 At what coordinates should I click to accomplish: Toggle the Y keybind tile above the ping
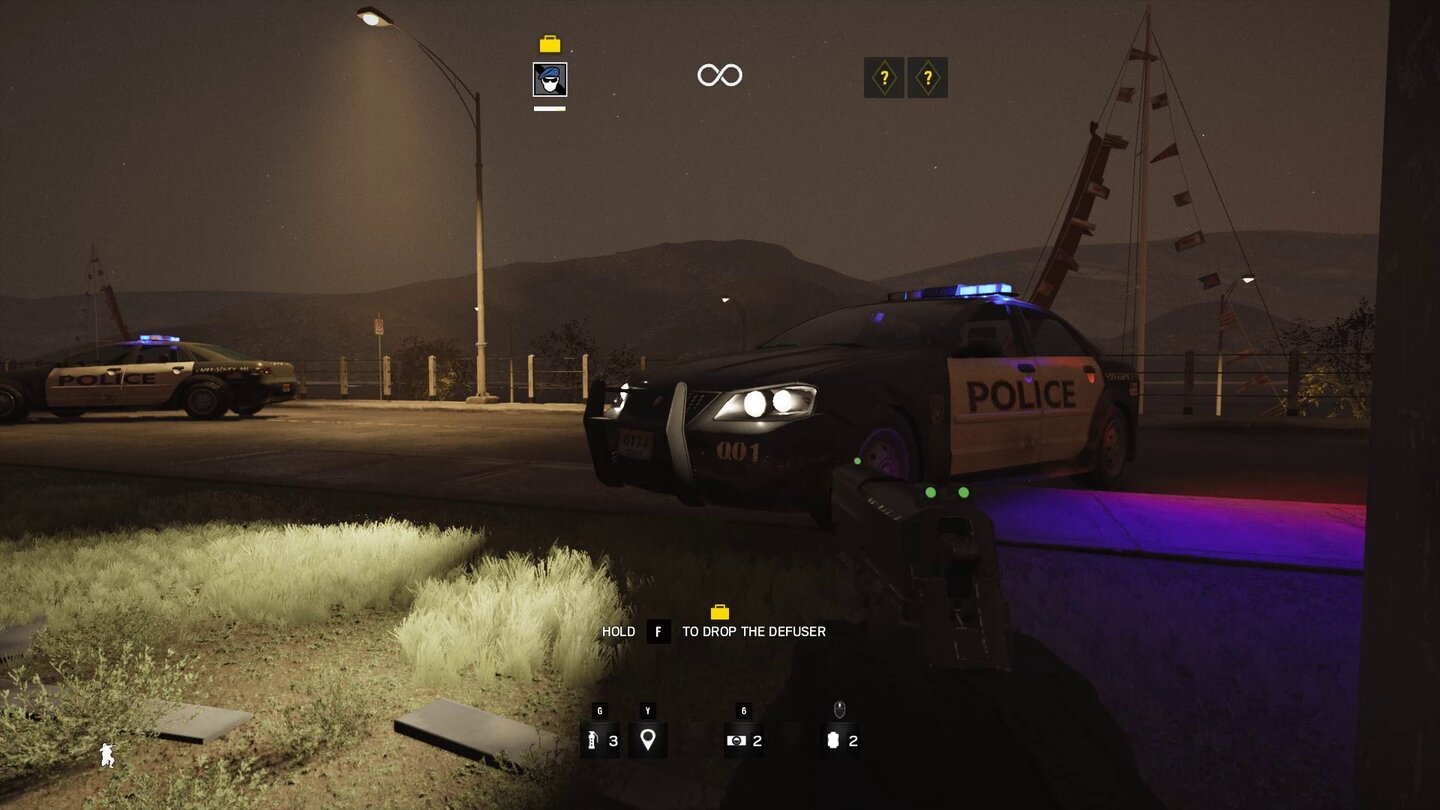(647, 712)
